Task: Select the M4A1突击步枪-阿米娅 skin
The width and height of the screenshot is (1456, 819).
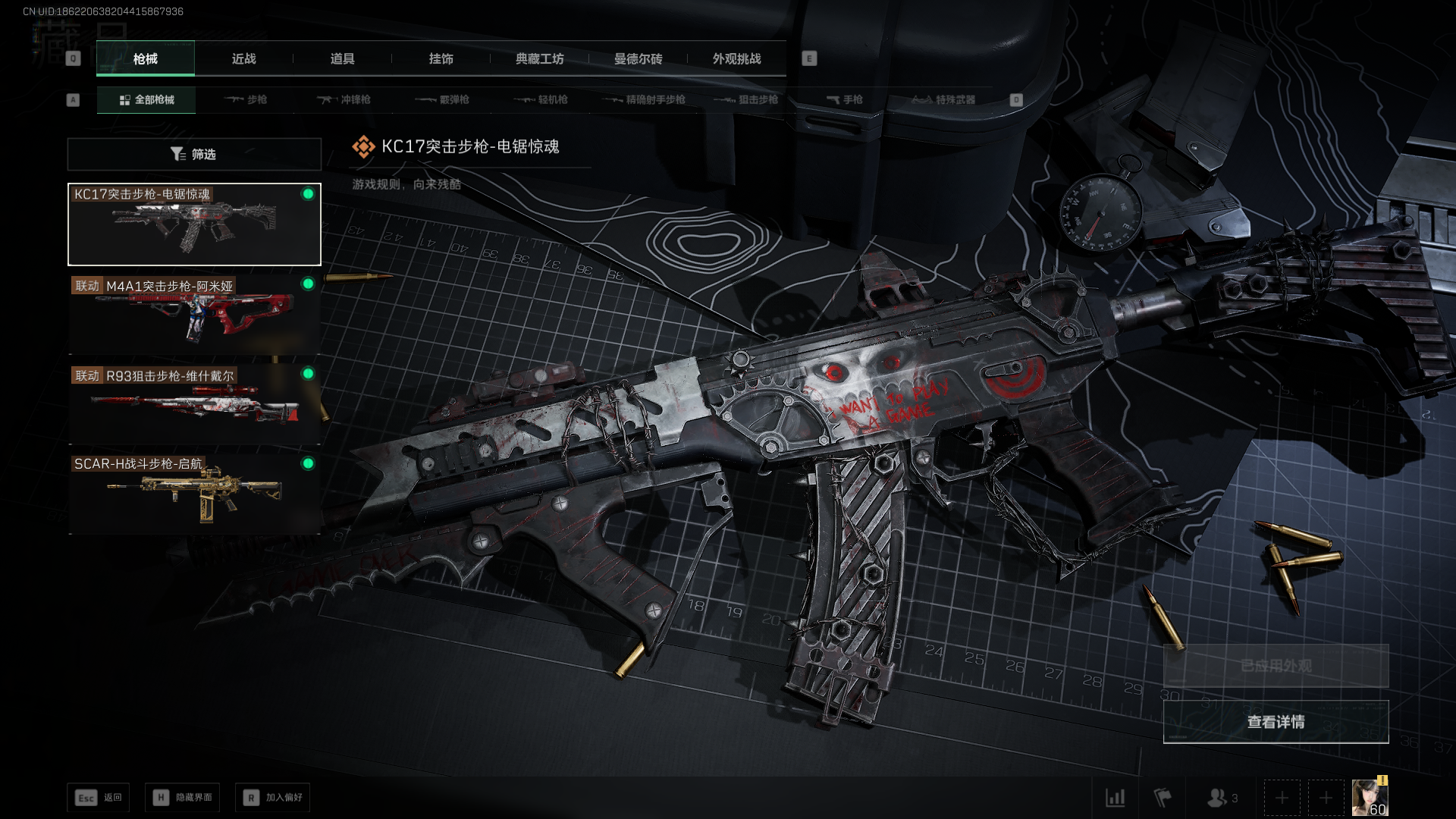Action: pyautogui.click(x=194, y=315)
